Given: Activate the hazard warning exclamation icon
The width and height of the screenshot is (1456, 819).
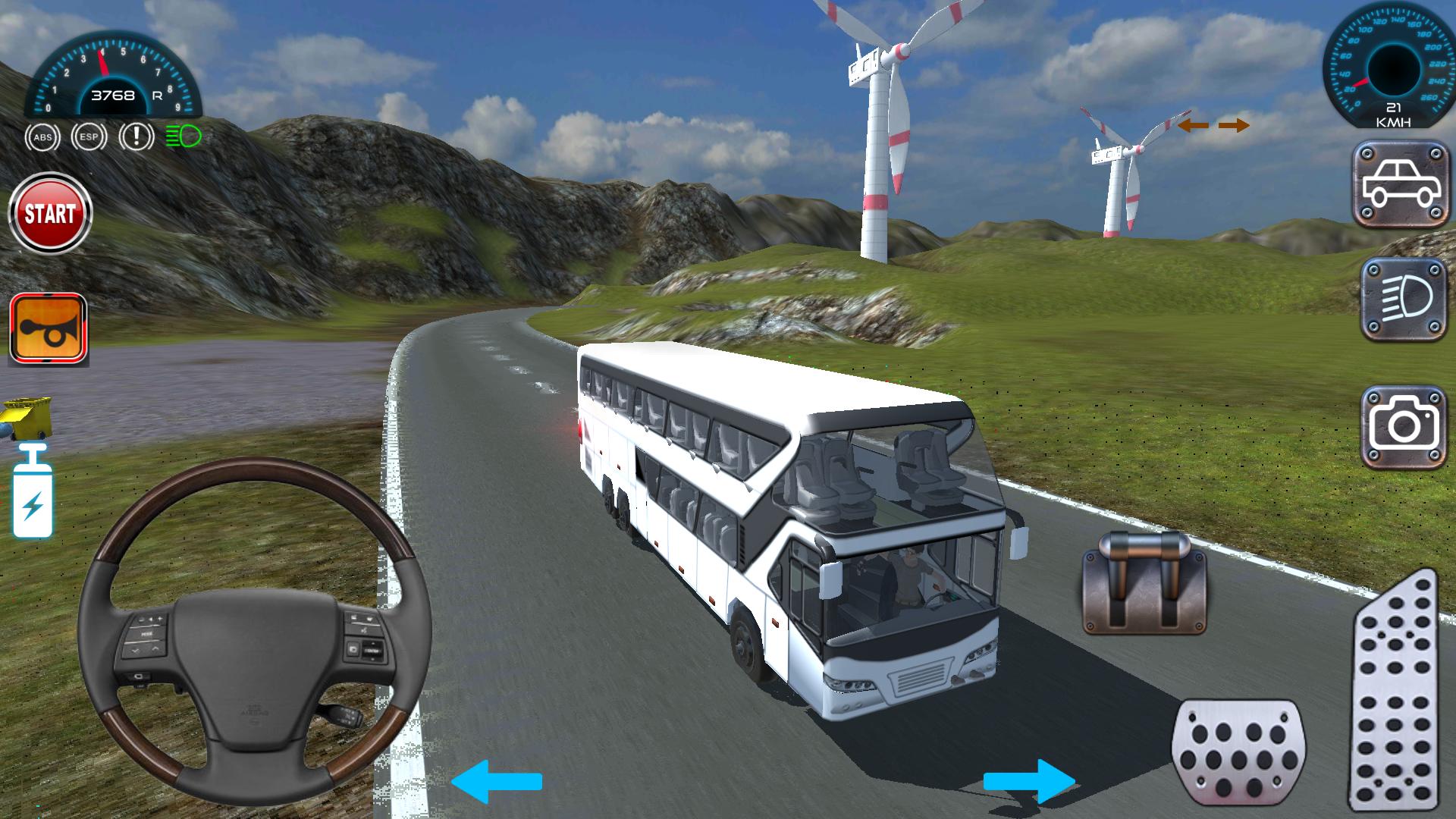Looking at the screenshot, I should (136, 136).
